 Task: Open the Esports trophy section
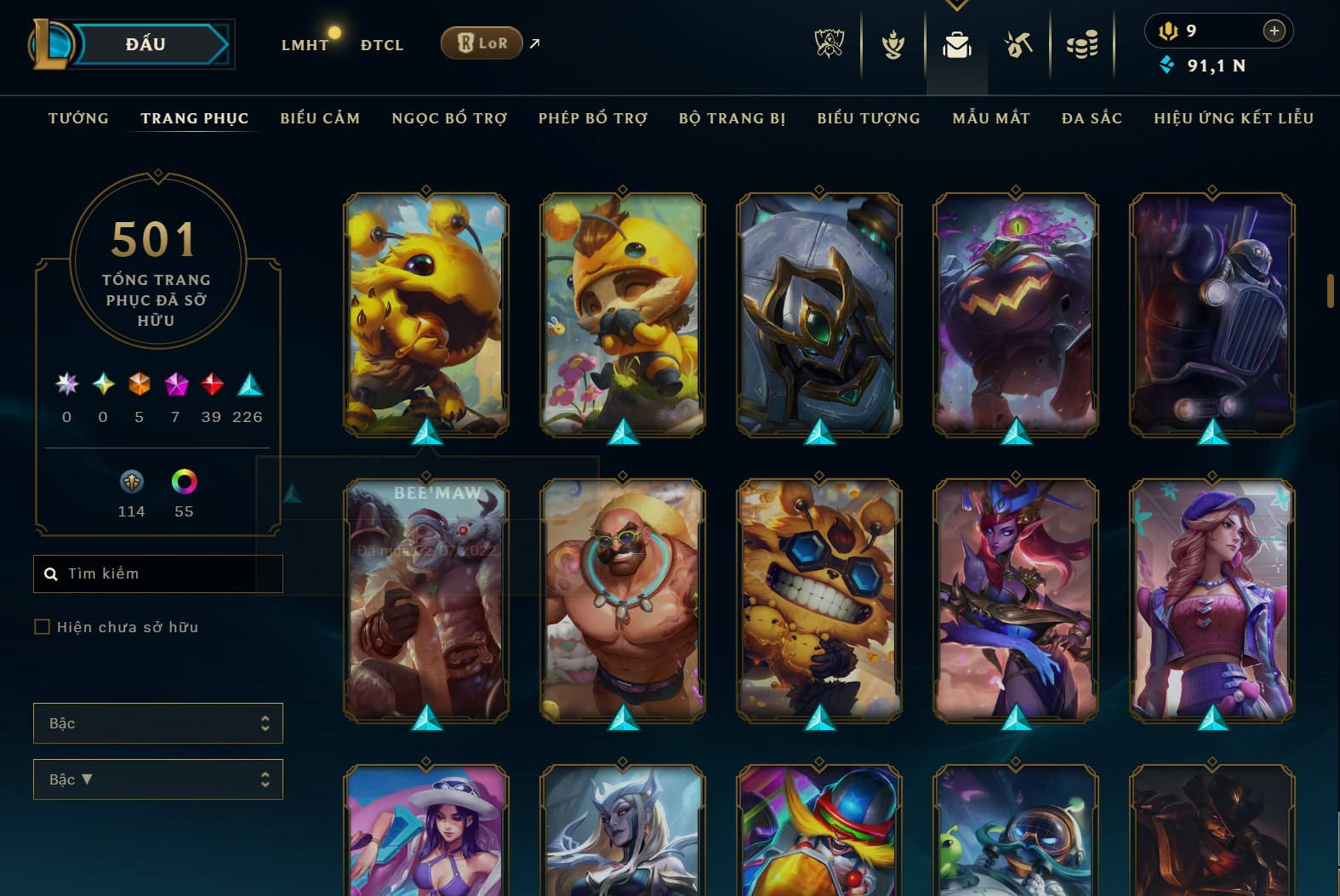click(830, 44)
